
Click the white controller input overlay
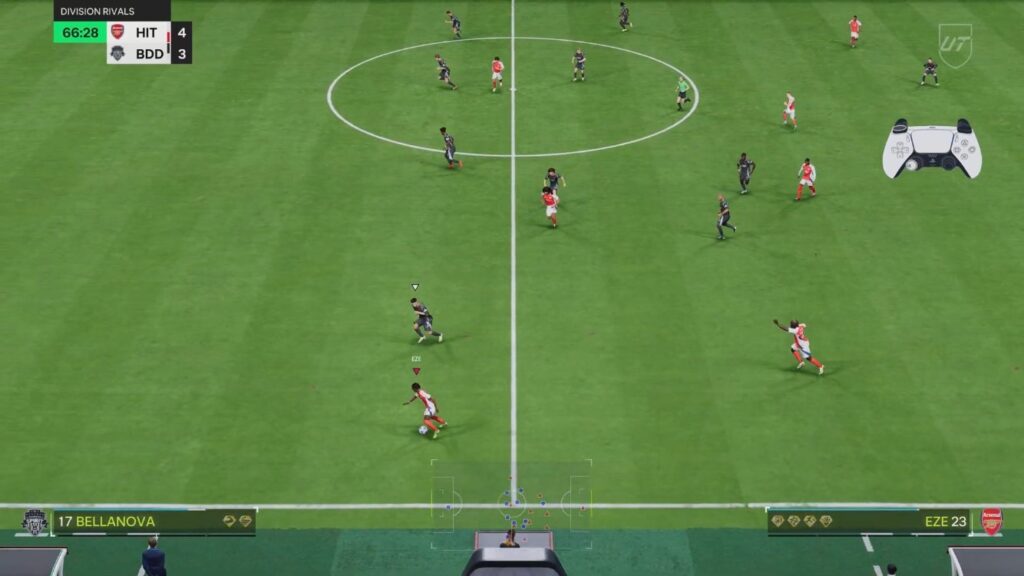click(x=932, y=149)
